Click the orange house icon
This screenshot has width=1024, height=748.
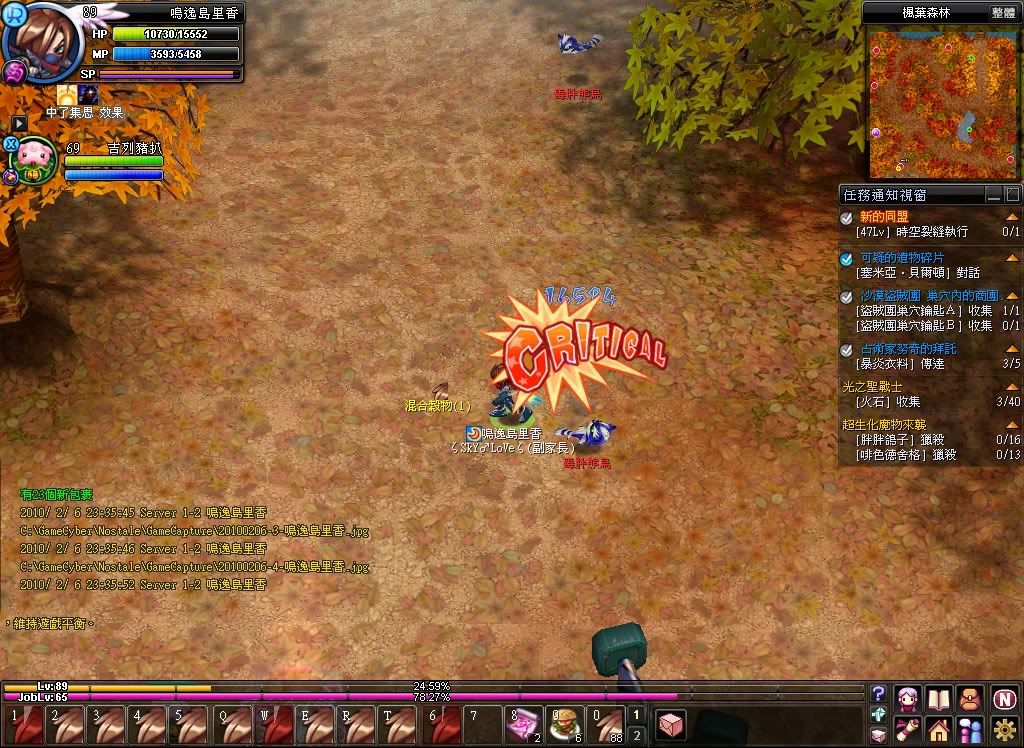(938, 730)
